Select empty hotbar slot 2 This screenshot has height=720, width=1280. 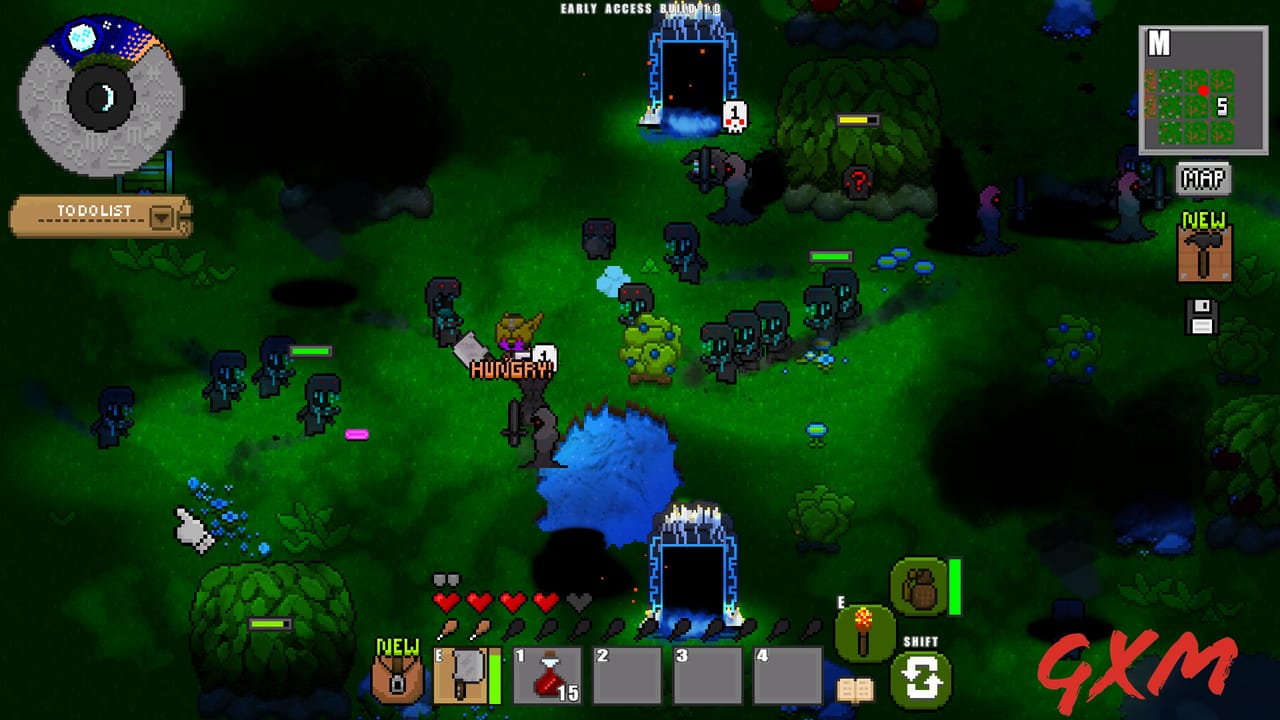click(627, 675)
